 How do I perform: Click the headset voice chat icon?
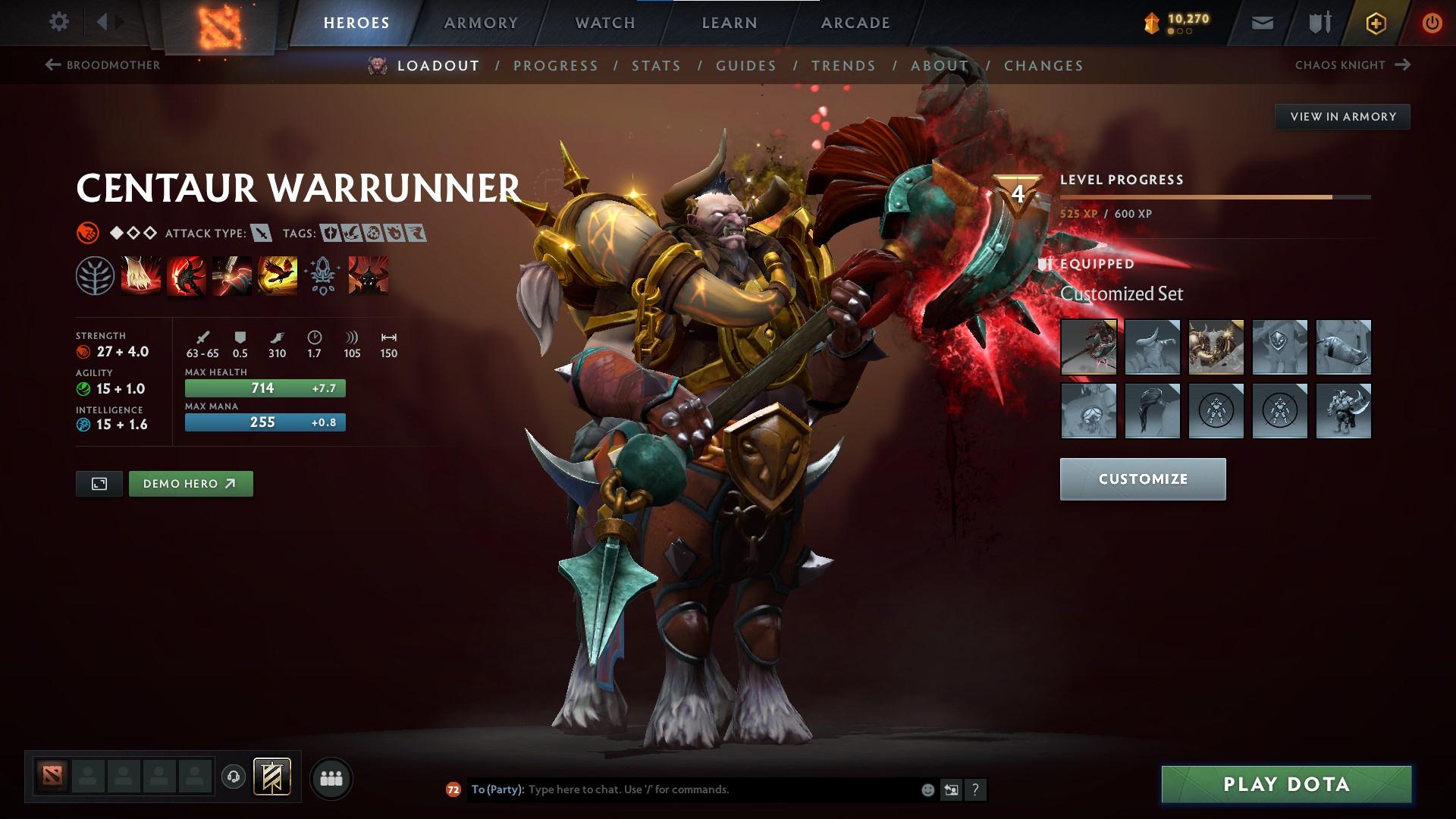(234, 777)
